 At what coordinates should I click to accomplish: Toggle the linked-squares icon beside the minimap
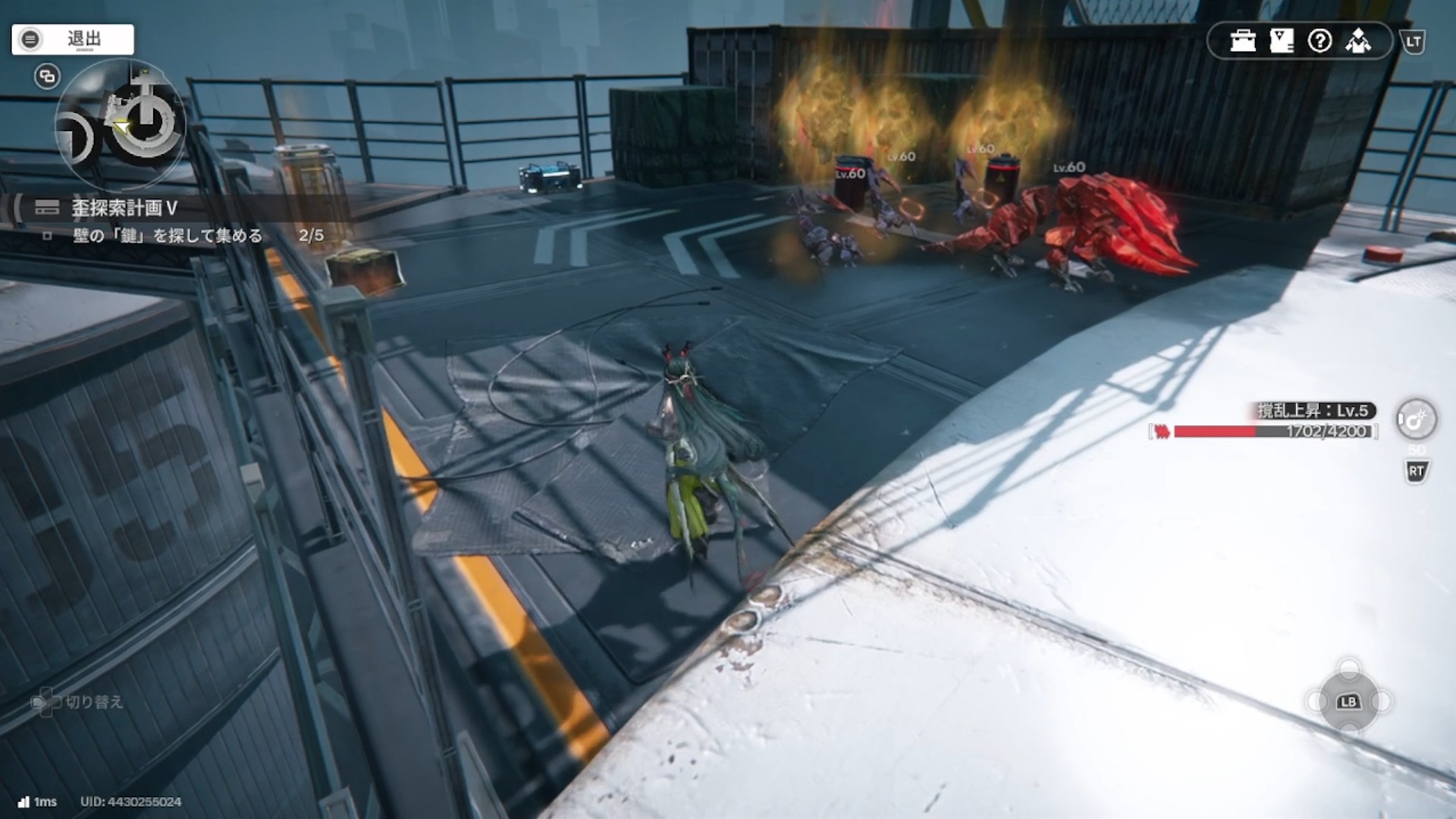pyautogui.click(x=47, y=77)
